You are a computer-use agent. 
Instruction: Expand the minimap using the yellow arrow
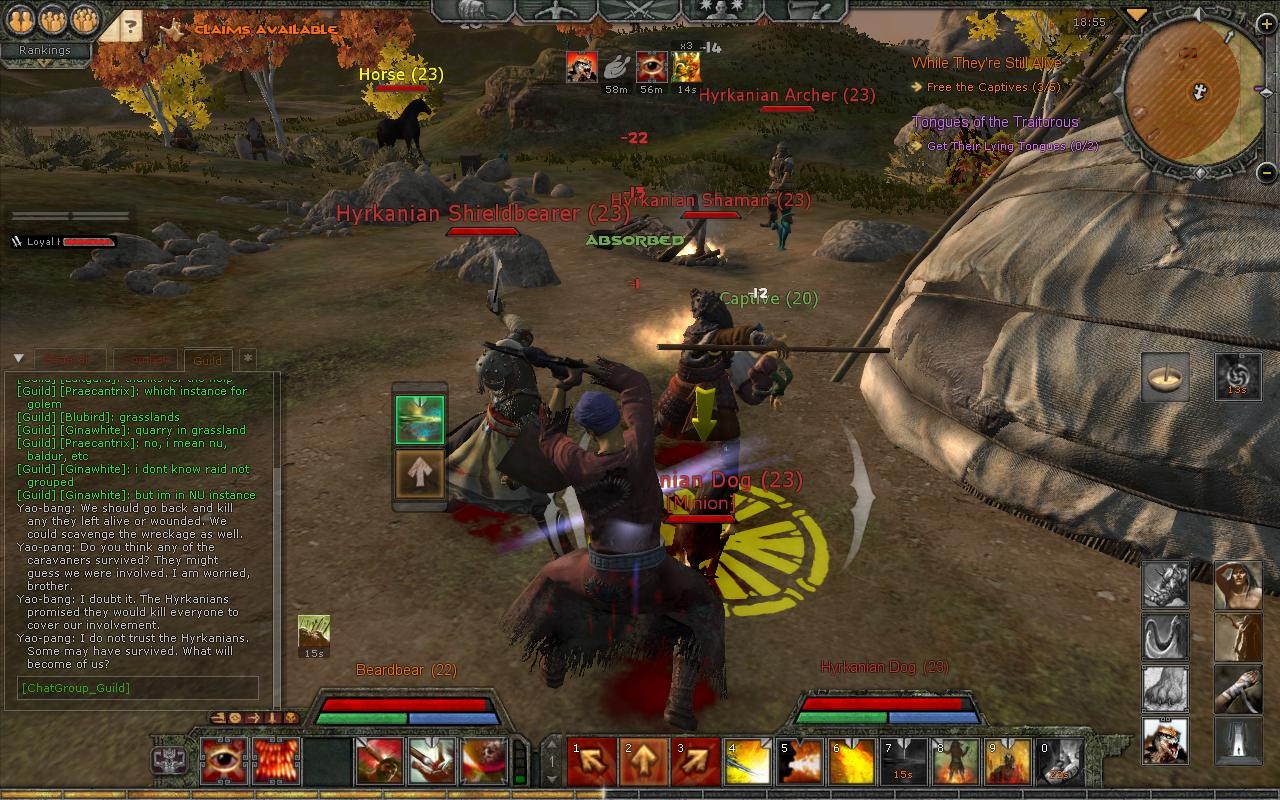pyautogui.click(x=1135, y=15)
